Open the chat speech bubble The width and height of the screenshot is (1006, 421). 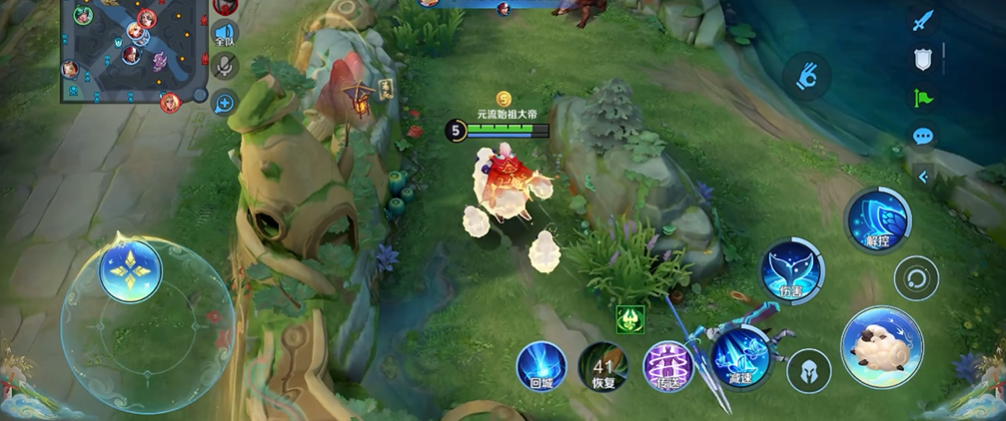click(922, 135)
